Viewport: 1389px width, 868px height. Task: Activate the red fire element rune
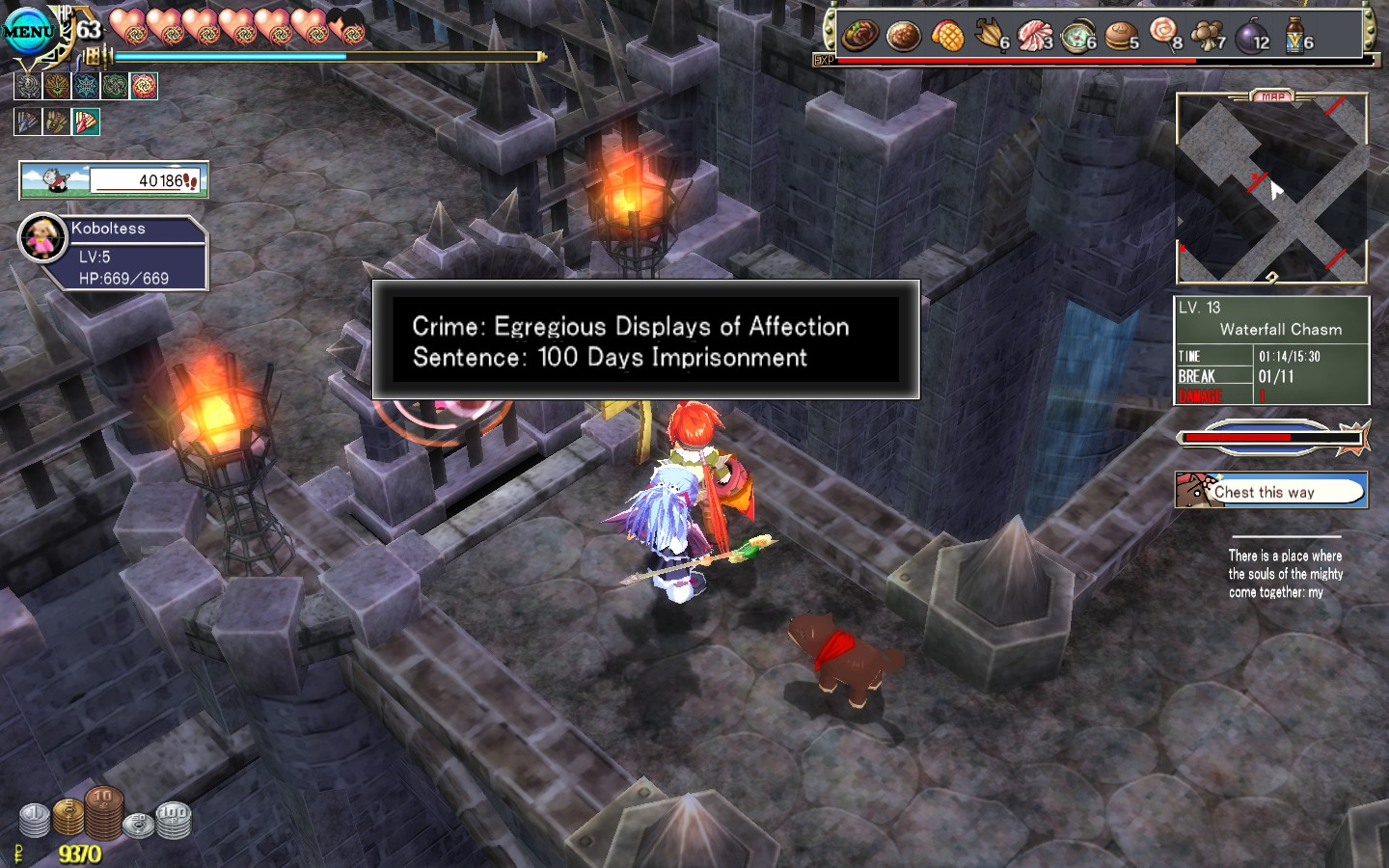[x=144, y=87]
